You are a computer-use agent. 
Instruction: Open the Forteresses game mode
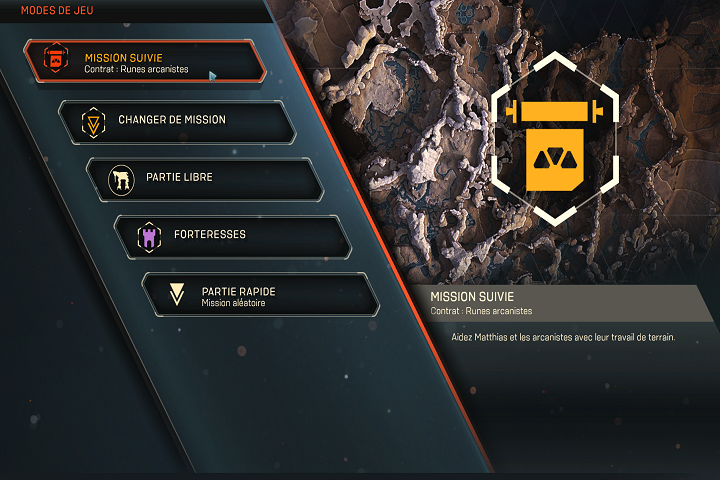234,236
